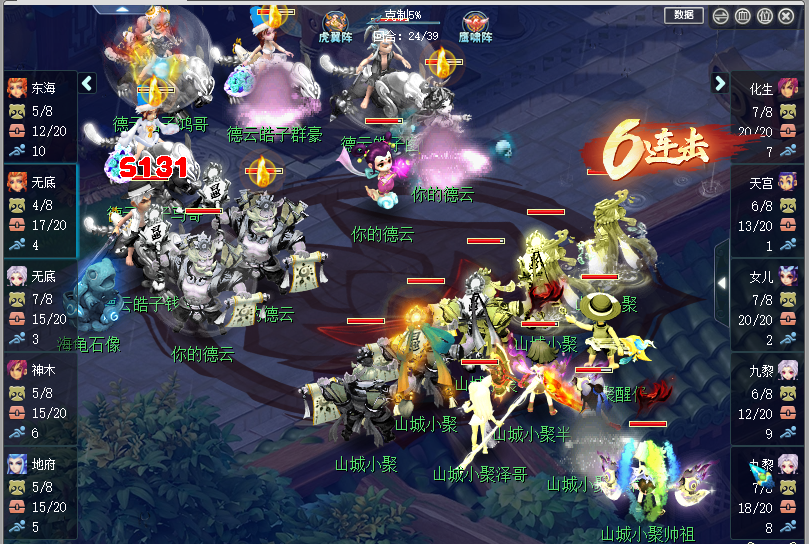809x544 pixels.
Task: Choose the 地府 team member row
Action: (39, 495)
